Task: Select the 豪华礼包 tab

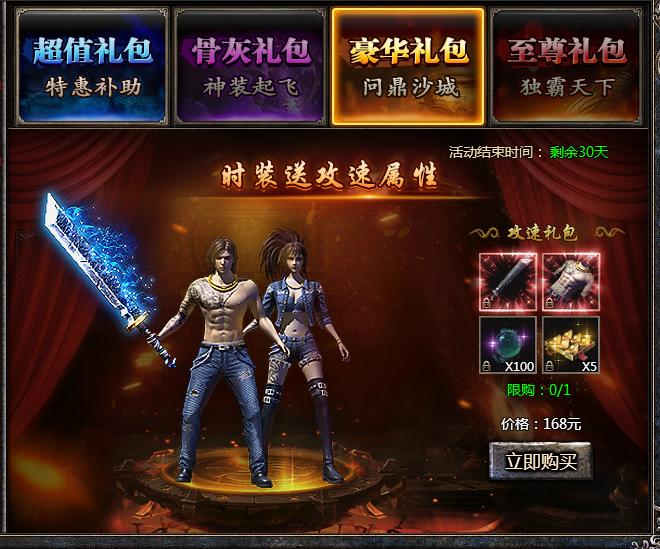Action: point(408,66)
